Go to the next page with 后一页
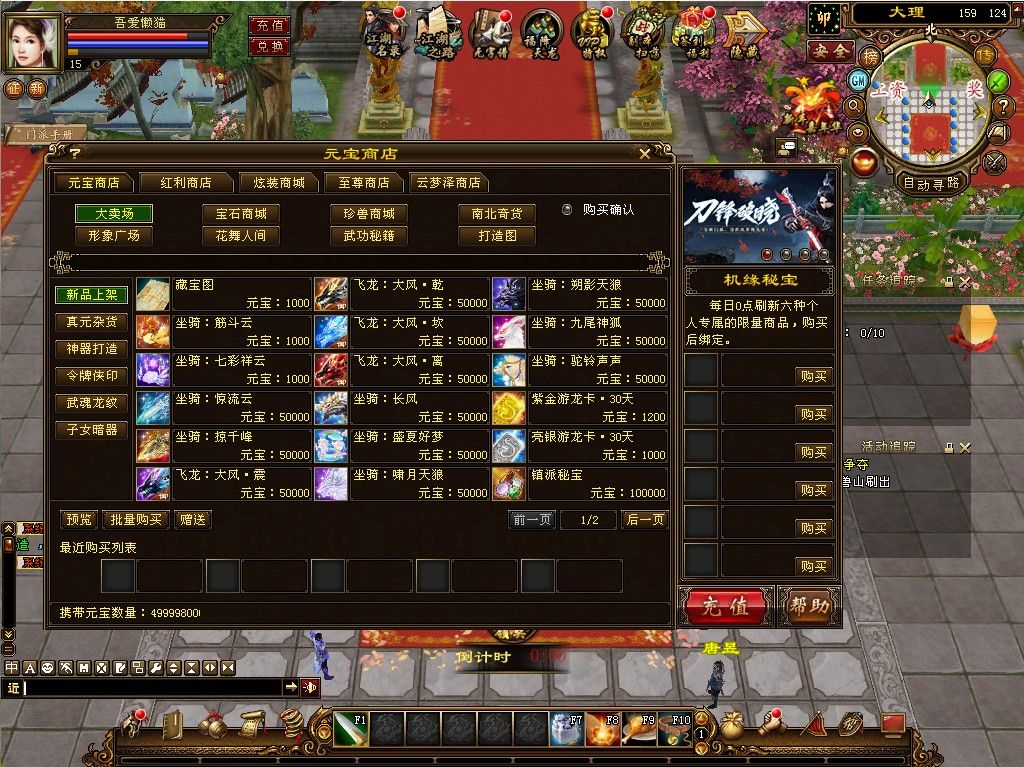 (x=644, y=520)
